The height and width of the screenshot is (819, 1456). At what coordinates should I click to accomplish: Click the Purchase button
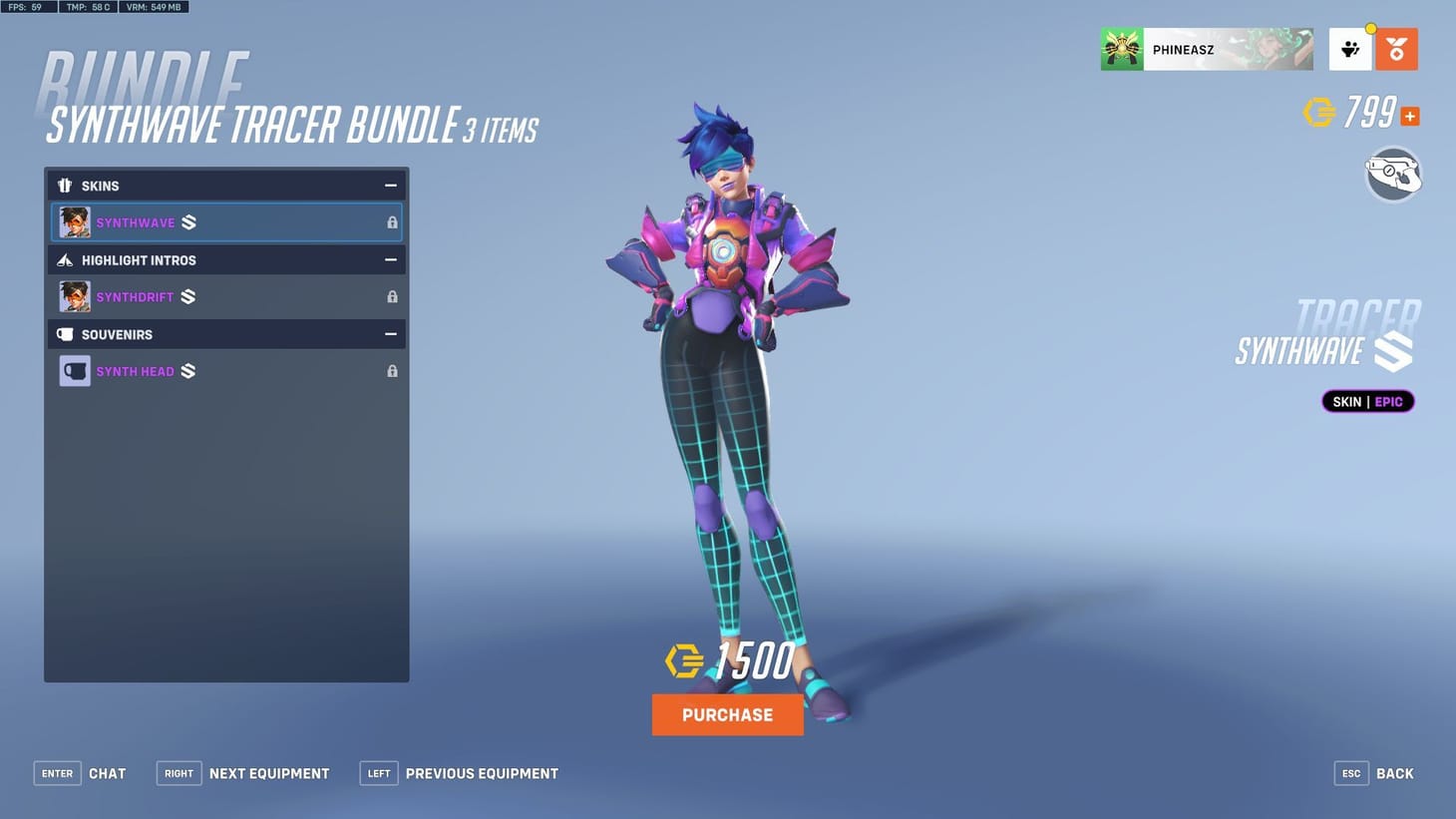727,714
